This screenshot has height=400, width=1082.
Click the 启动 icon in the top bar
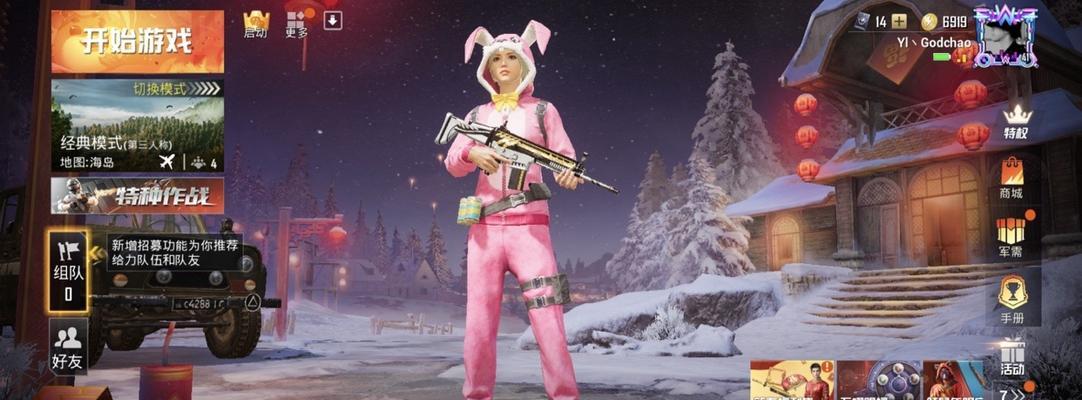(256, 24)
